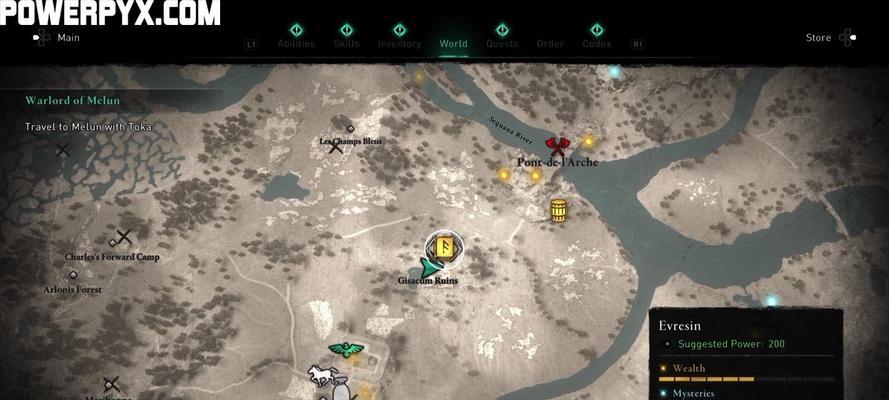Open the Skills tab

tap(347, 43)
